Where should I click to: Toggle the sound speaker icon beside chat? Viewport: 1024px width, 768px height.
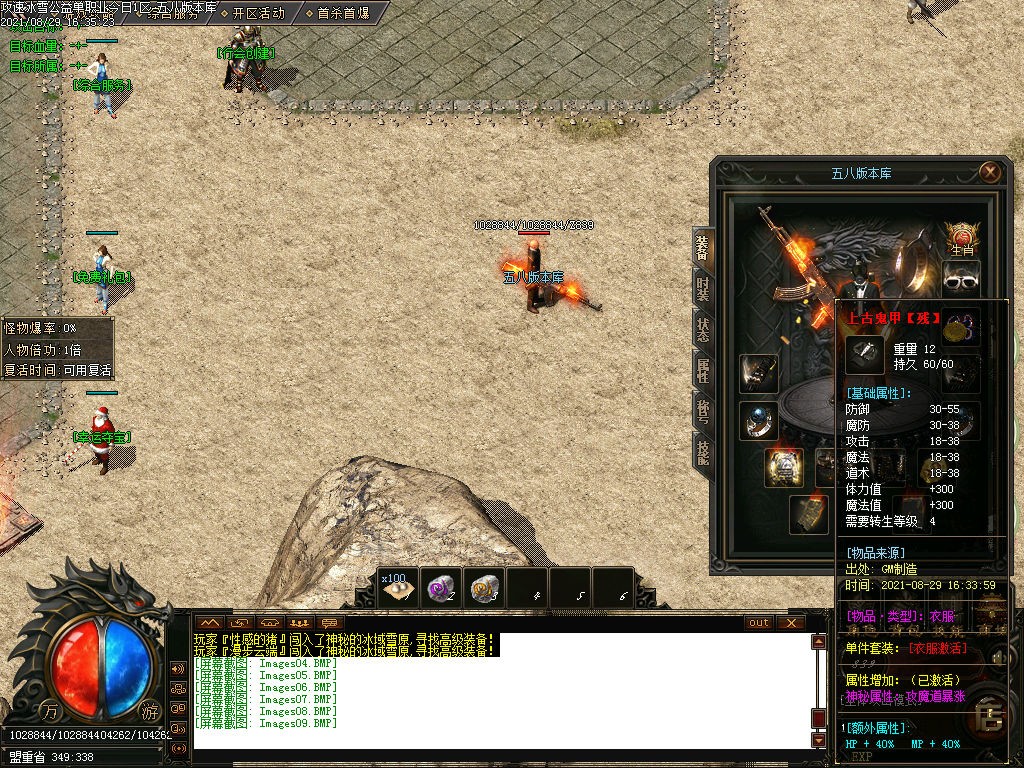click(x=179, y=668)
